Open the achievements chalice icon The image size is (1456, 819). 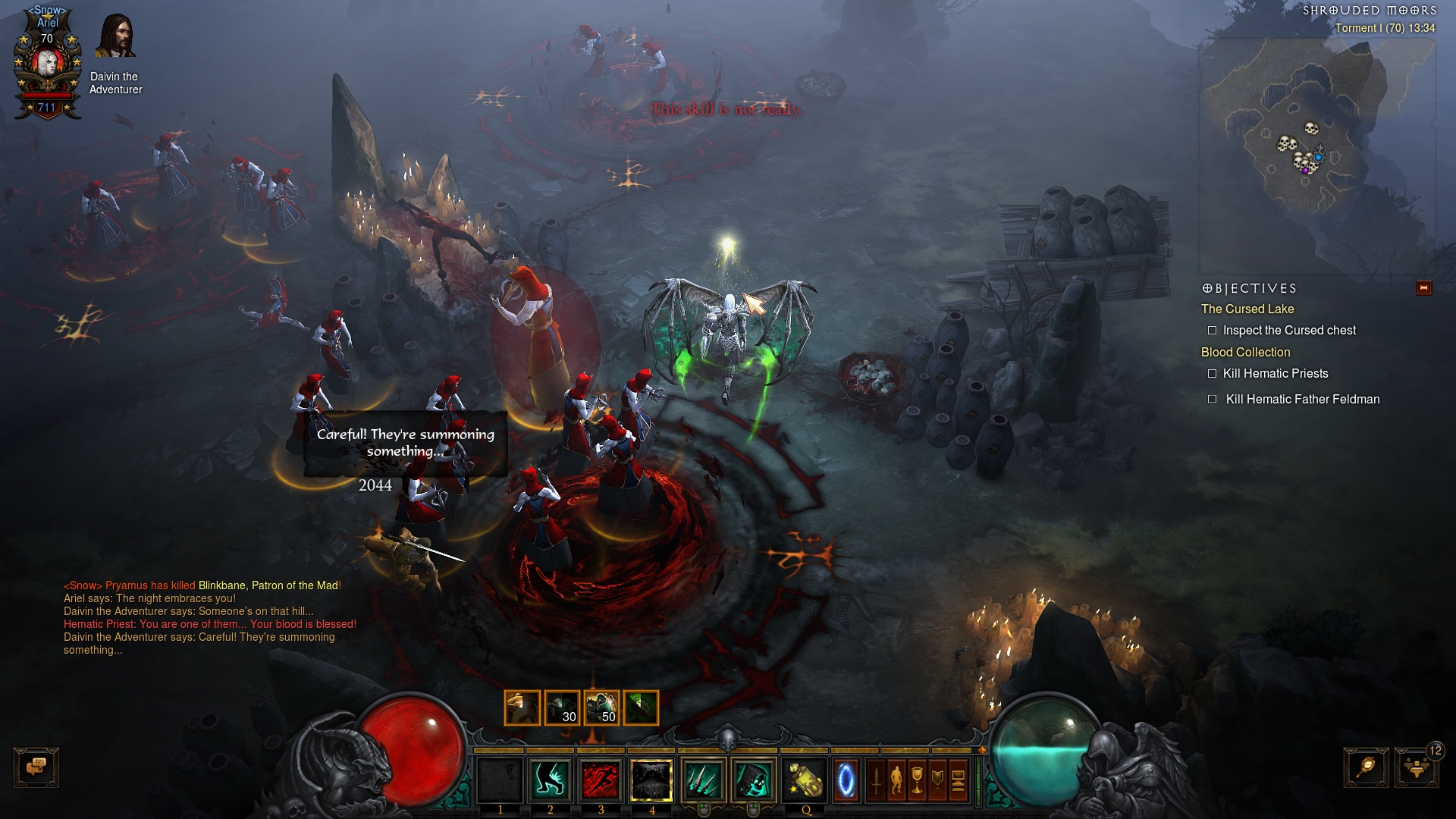point(917,780)
